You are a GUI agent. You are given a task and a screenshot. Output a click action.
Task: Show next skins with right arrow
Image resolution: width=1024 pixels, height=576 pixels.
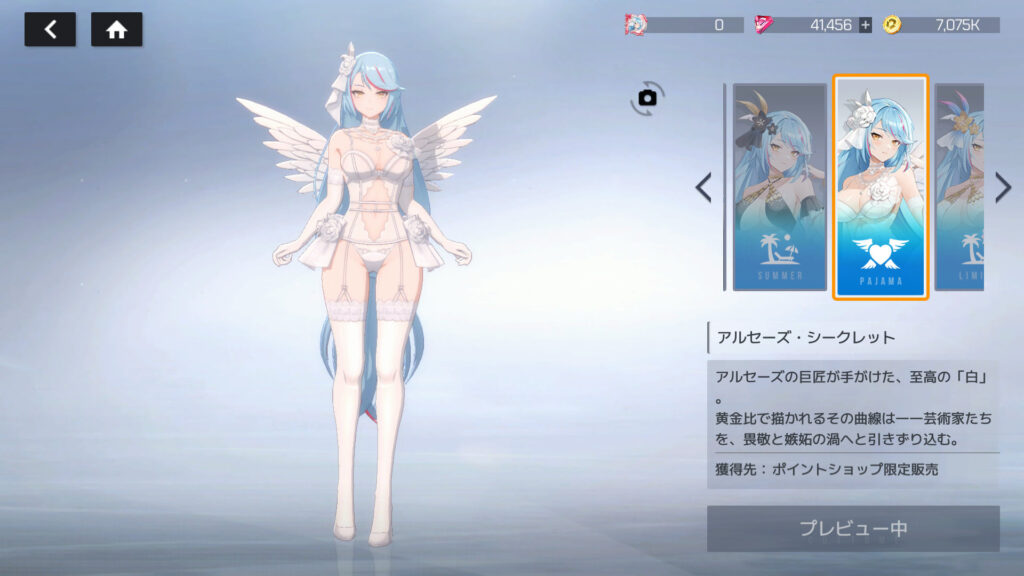pyautogui.click(x=1003, y=187)
